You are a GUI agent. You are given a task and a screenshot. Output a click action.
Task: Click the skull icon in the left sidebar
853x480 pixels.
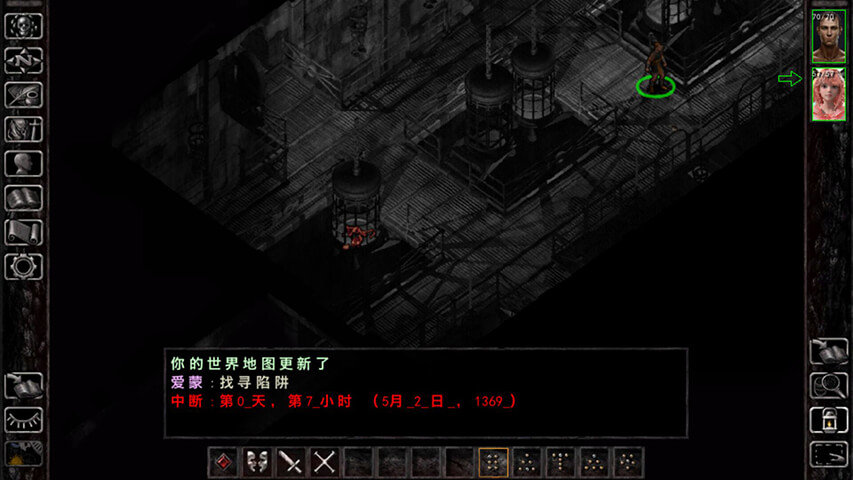pyautogui.click(x=23, y=27)
